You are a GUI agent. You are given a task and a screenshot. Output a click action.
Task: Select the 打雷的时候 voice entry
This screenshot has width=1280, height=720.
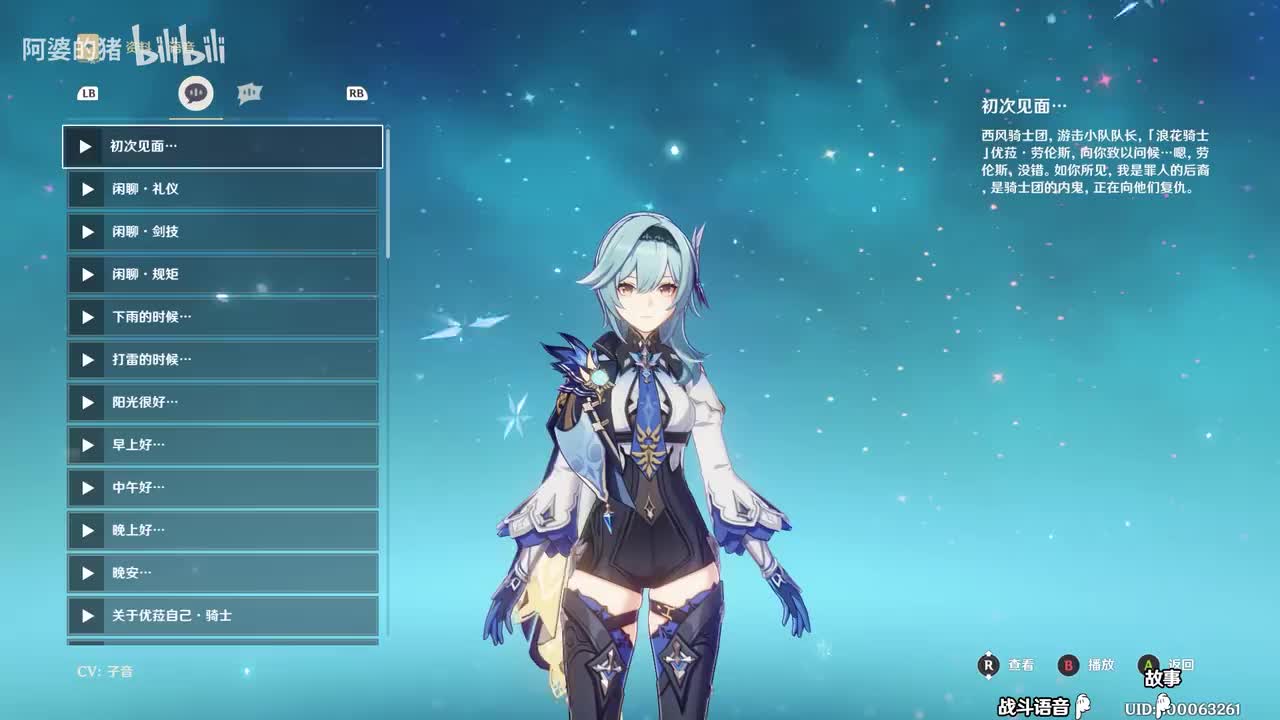(223, 359)
